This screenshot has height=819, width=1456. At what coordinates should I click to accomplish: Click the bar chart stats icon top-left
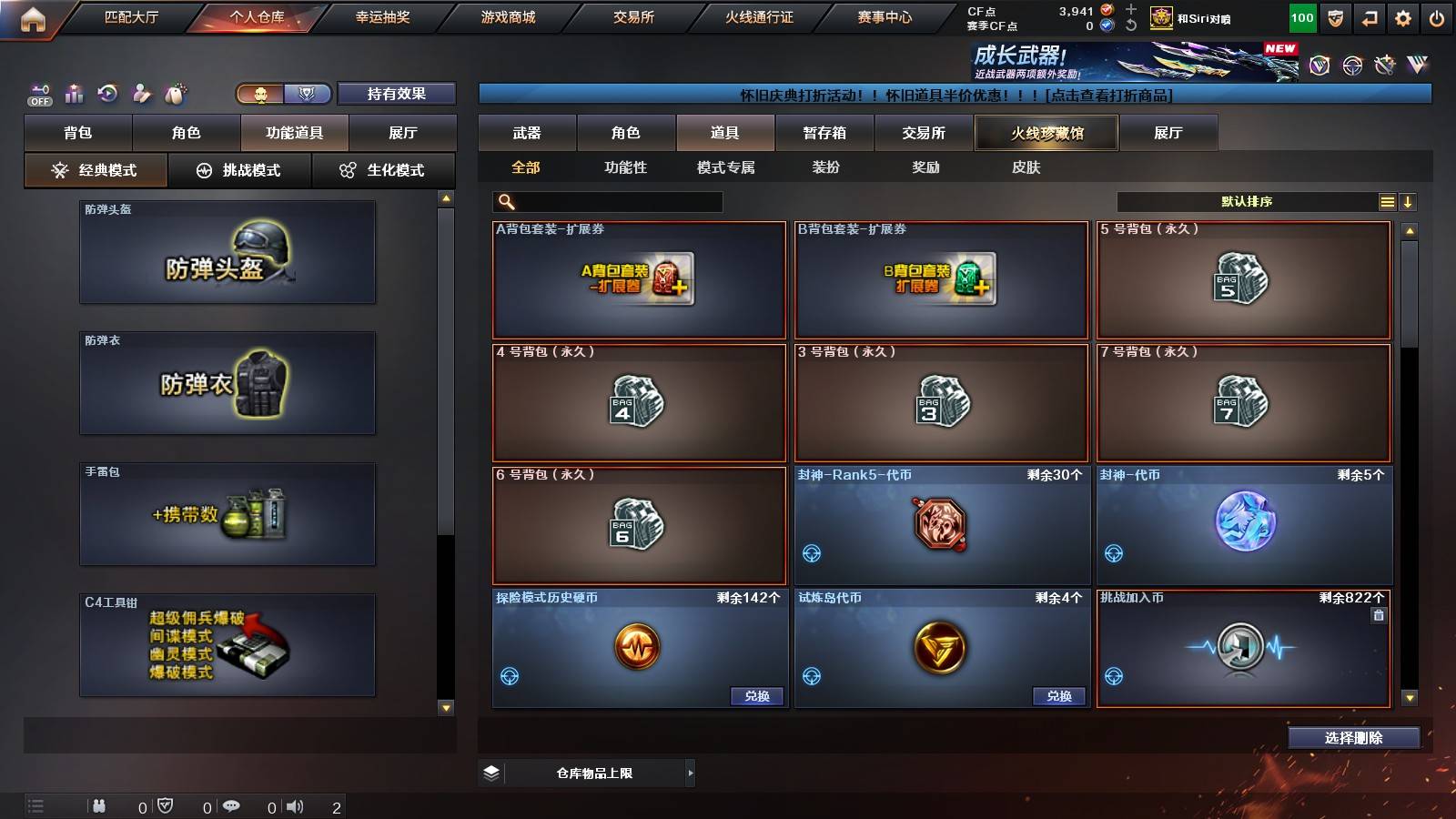(x=74, y=94)
